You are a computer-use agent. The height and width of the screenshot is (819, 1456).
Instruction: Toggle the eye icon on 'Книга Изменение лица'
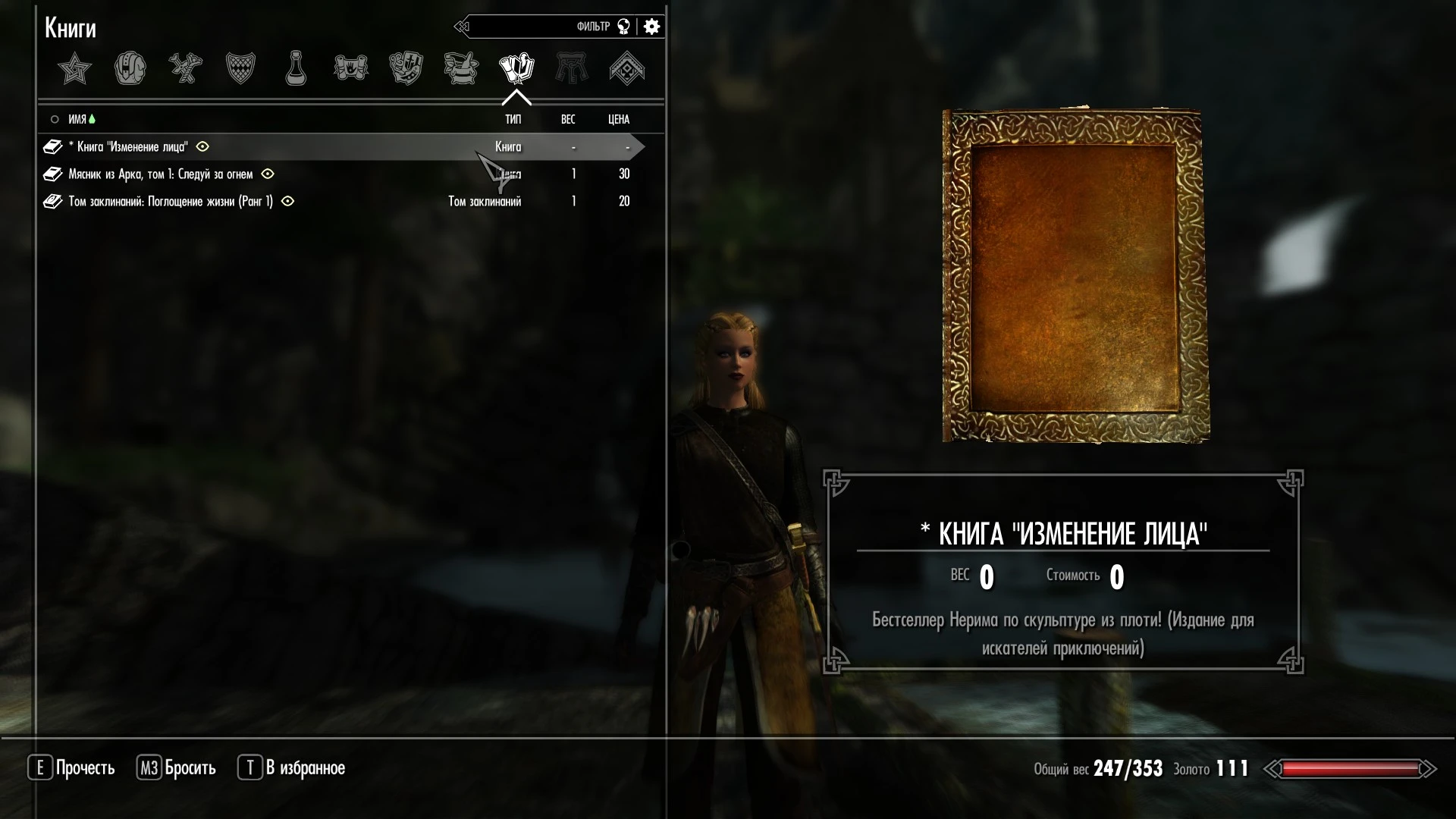click(202, 147)
